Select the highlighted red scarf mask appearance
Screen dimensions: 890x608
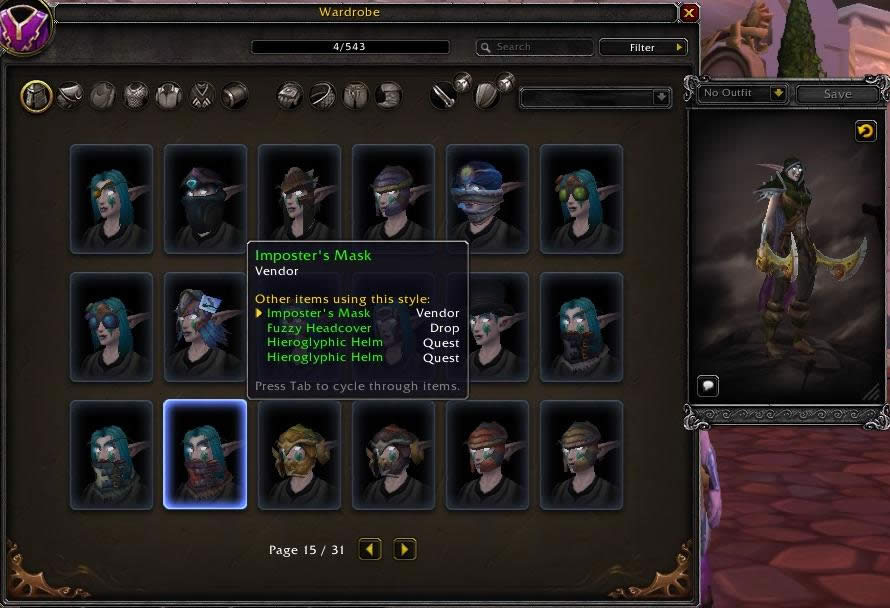(205, 454)
